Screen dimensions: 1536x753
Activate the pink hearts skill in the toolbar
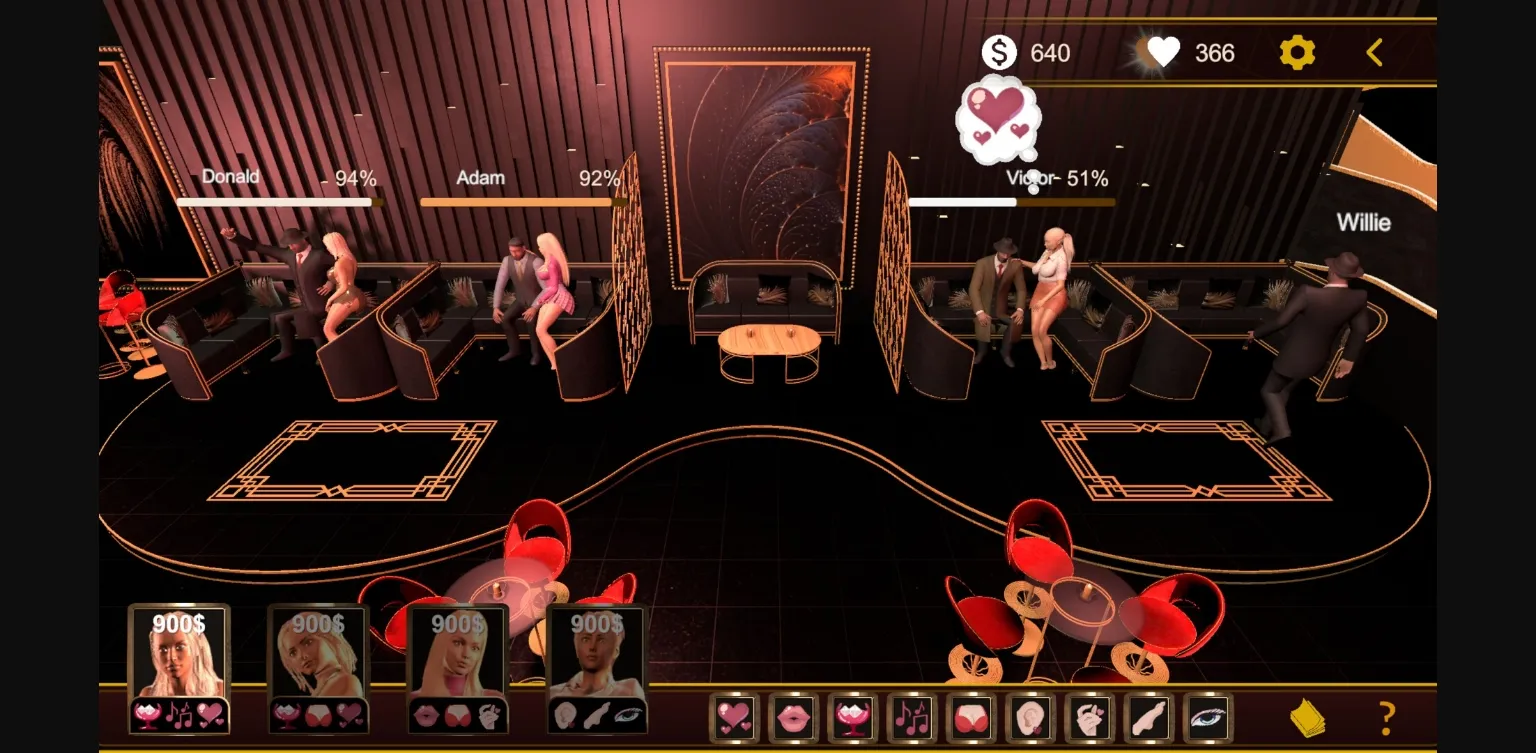coord(734,718)
